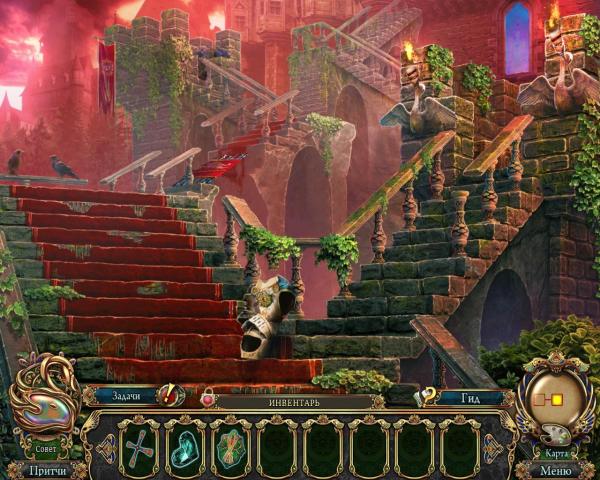
Task: Toggle the inventory lock gem
Action: [x=208, y=399]
